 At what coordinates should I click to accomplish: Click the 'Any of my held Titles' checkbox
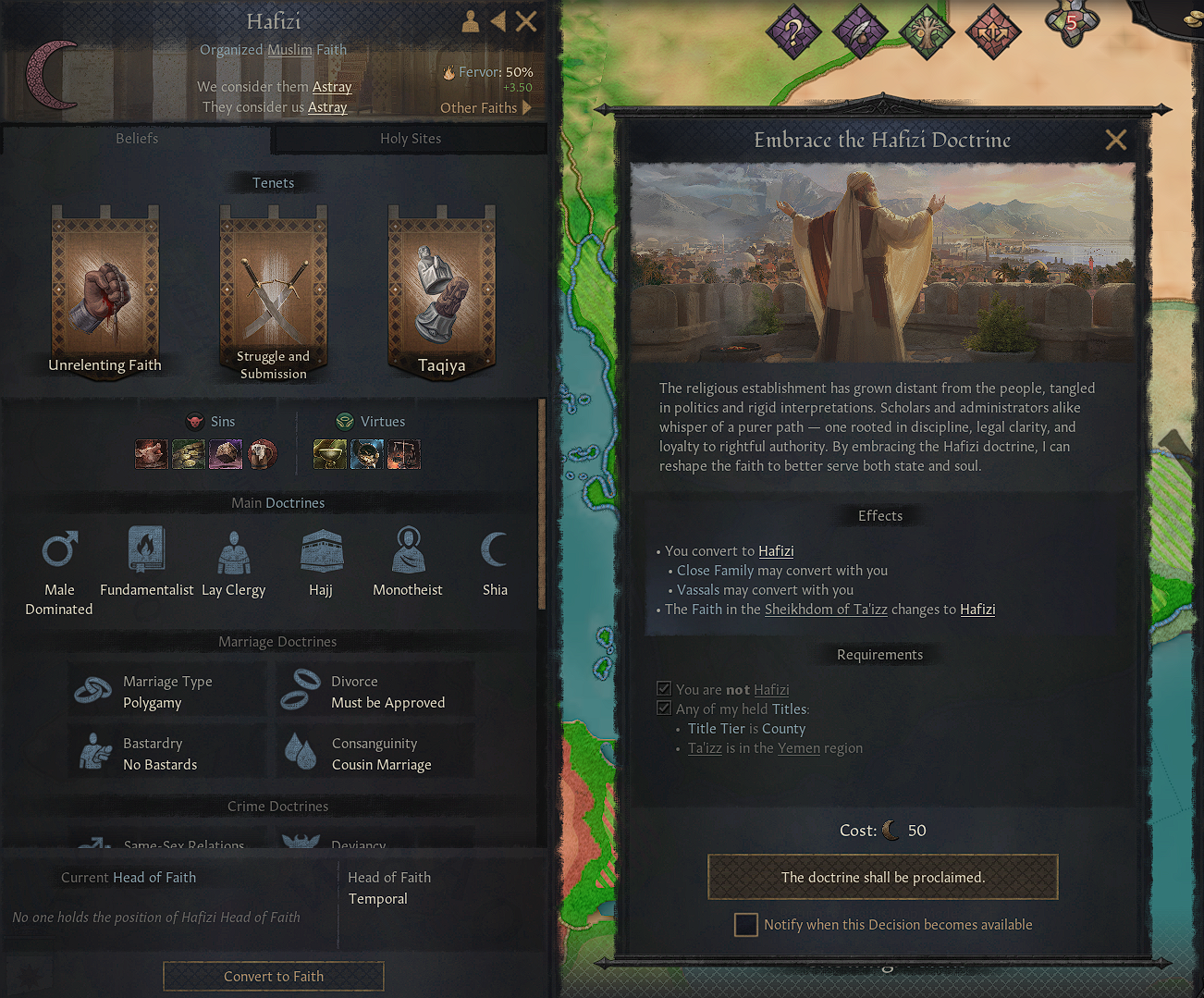click(664, 708)
